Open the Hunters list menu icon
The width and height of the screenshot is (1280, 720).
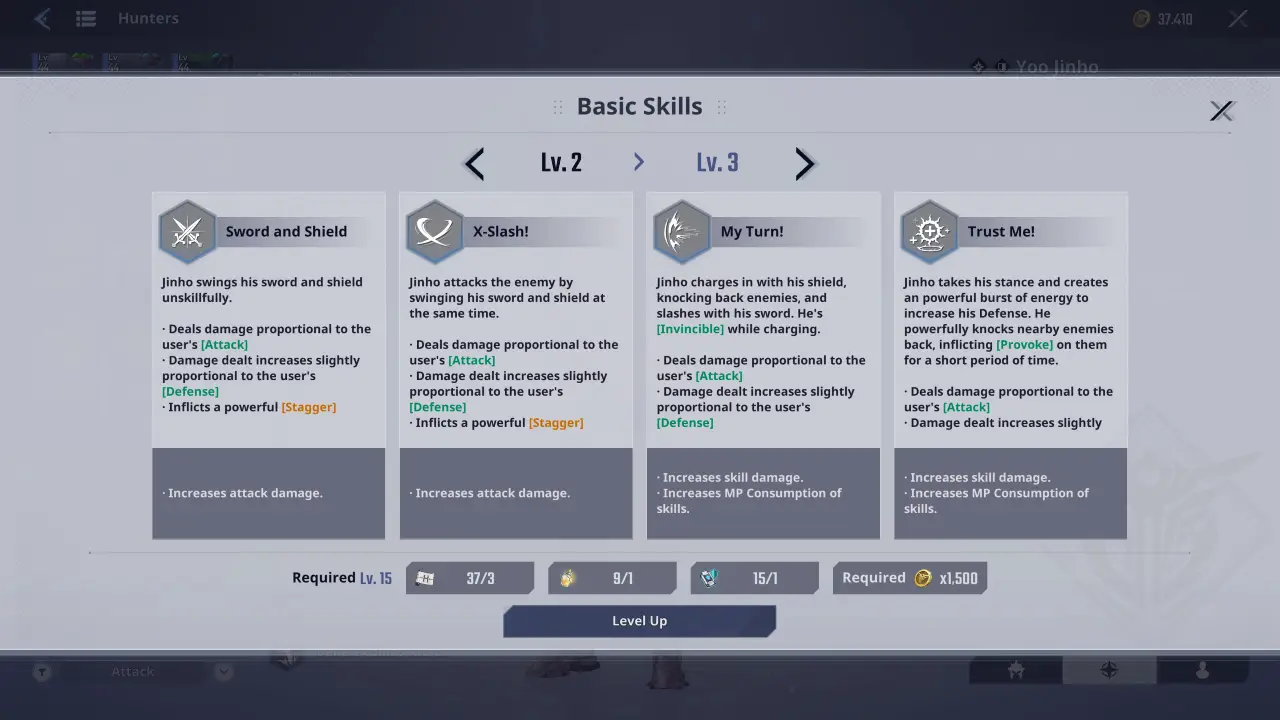[x=86, y=17]
